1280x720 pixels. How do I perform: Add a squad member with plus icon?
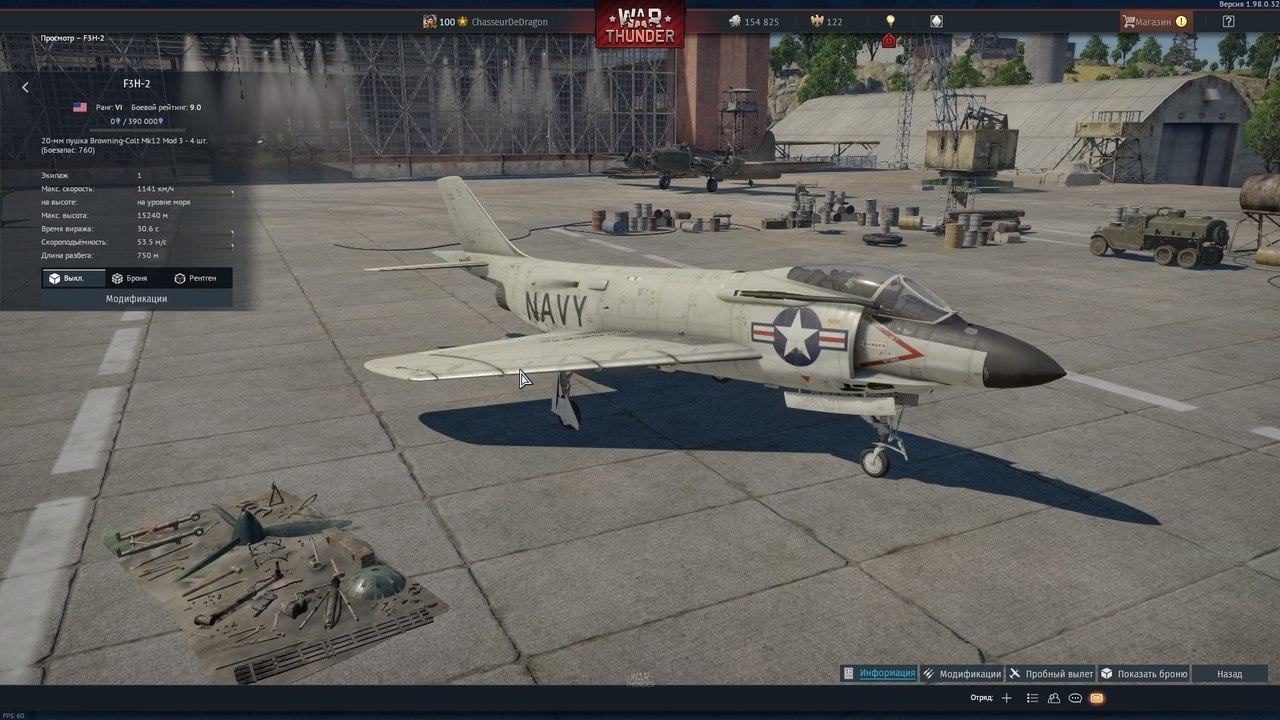click(1007, 698)
